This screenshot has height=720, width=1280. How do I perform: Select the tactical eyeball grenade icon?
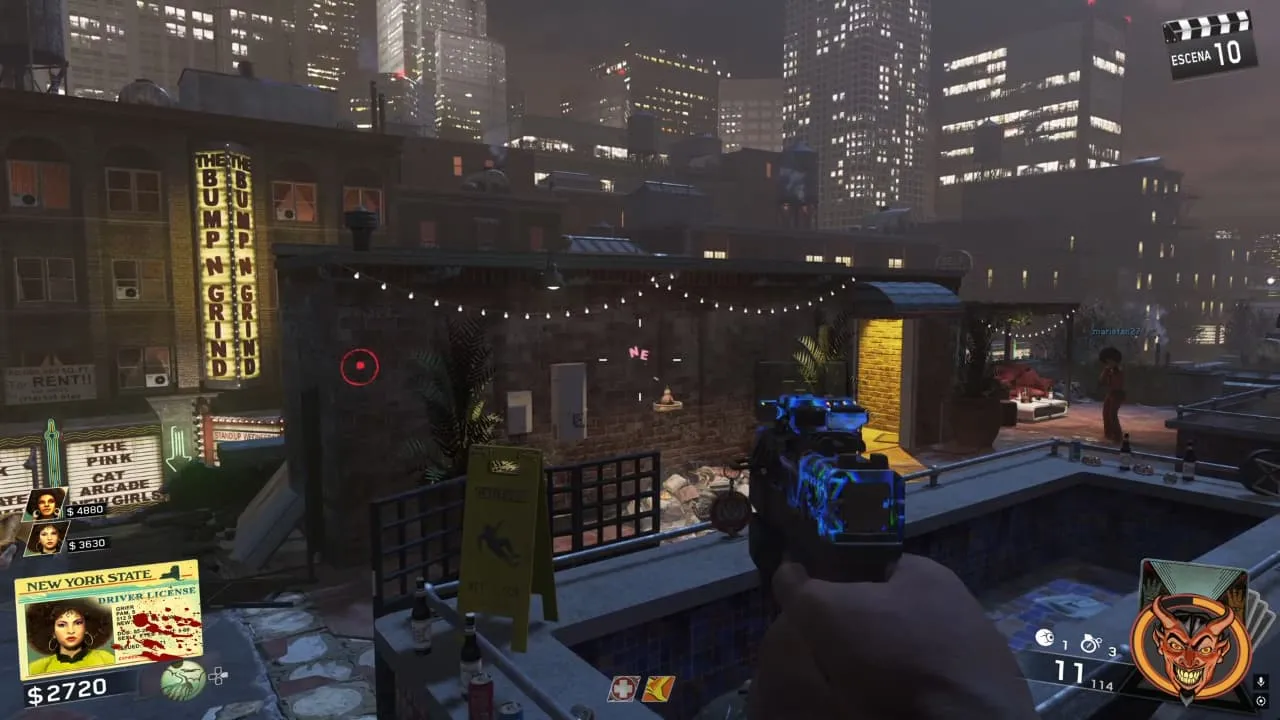point(1044,638)
